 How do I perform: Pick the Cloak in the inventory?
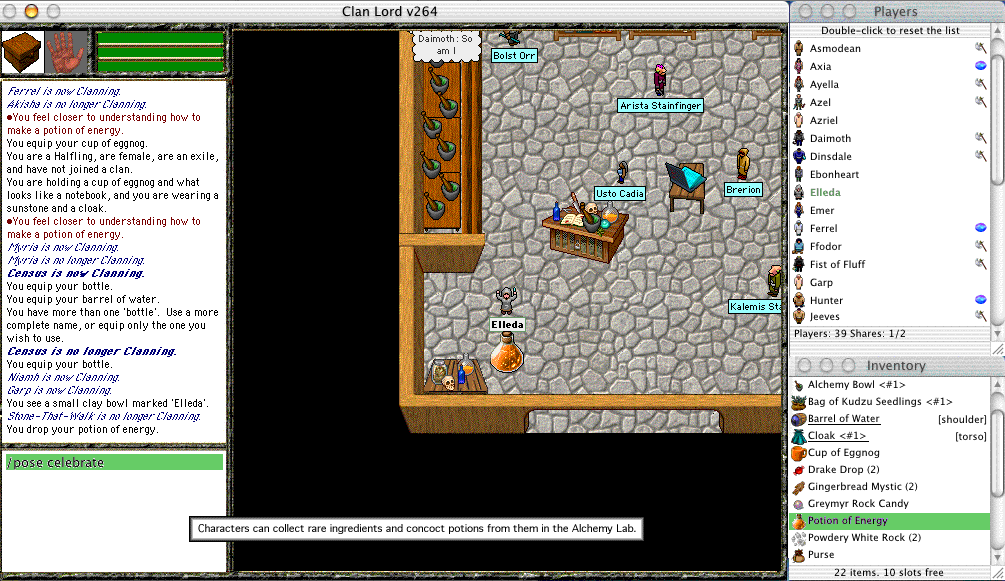[837, 436]
